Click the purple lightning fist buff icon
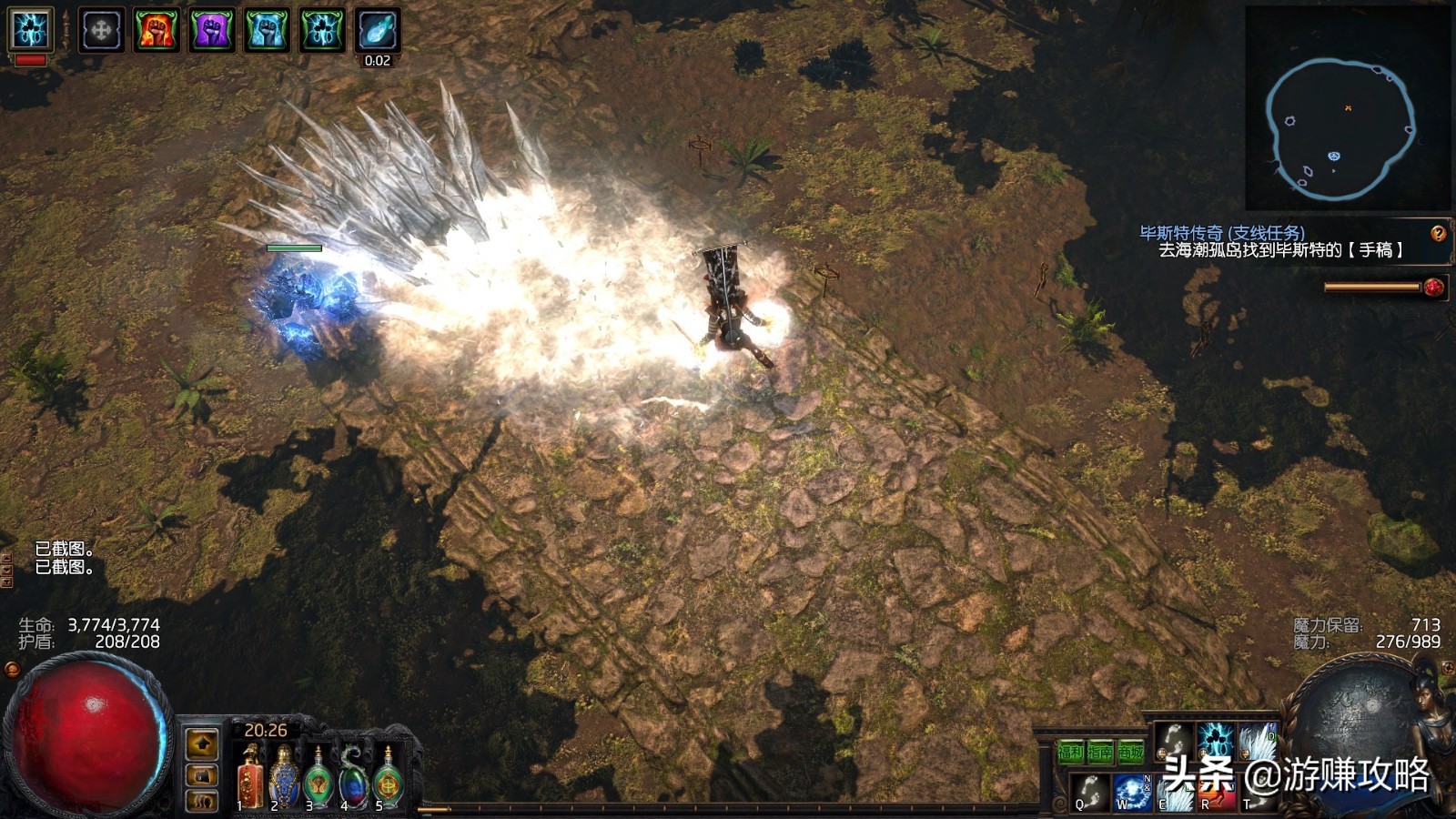This screenshot has width=1456, height=819. pyautogui.click(x=211, y=29)
